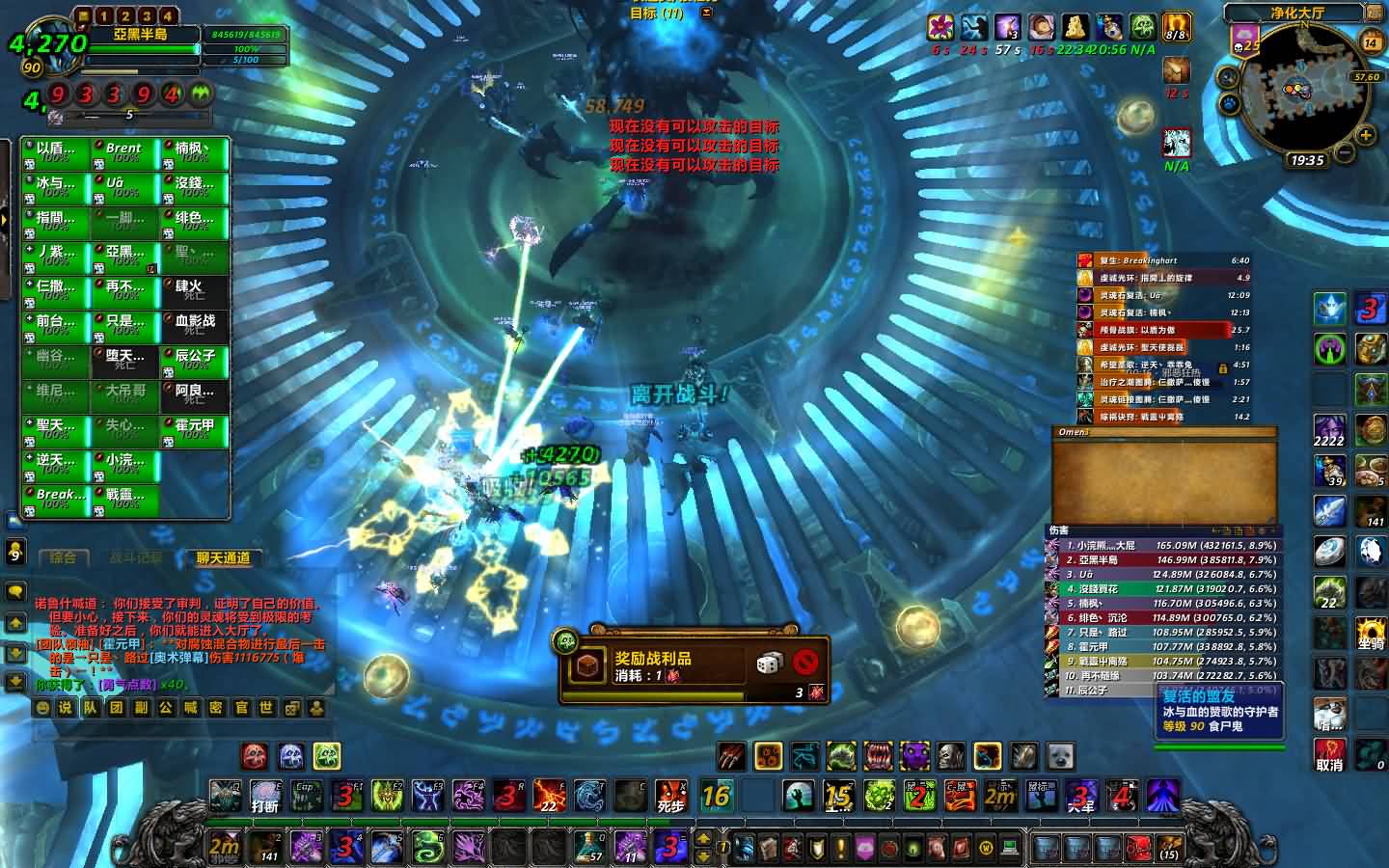Use the 死步 ability on the action bar
This screenshot has width=1389, height=868.
(x=670, y=798)
